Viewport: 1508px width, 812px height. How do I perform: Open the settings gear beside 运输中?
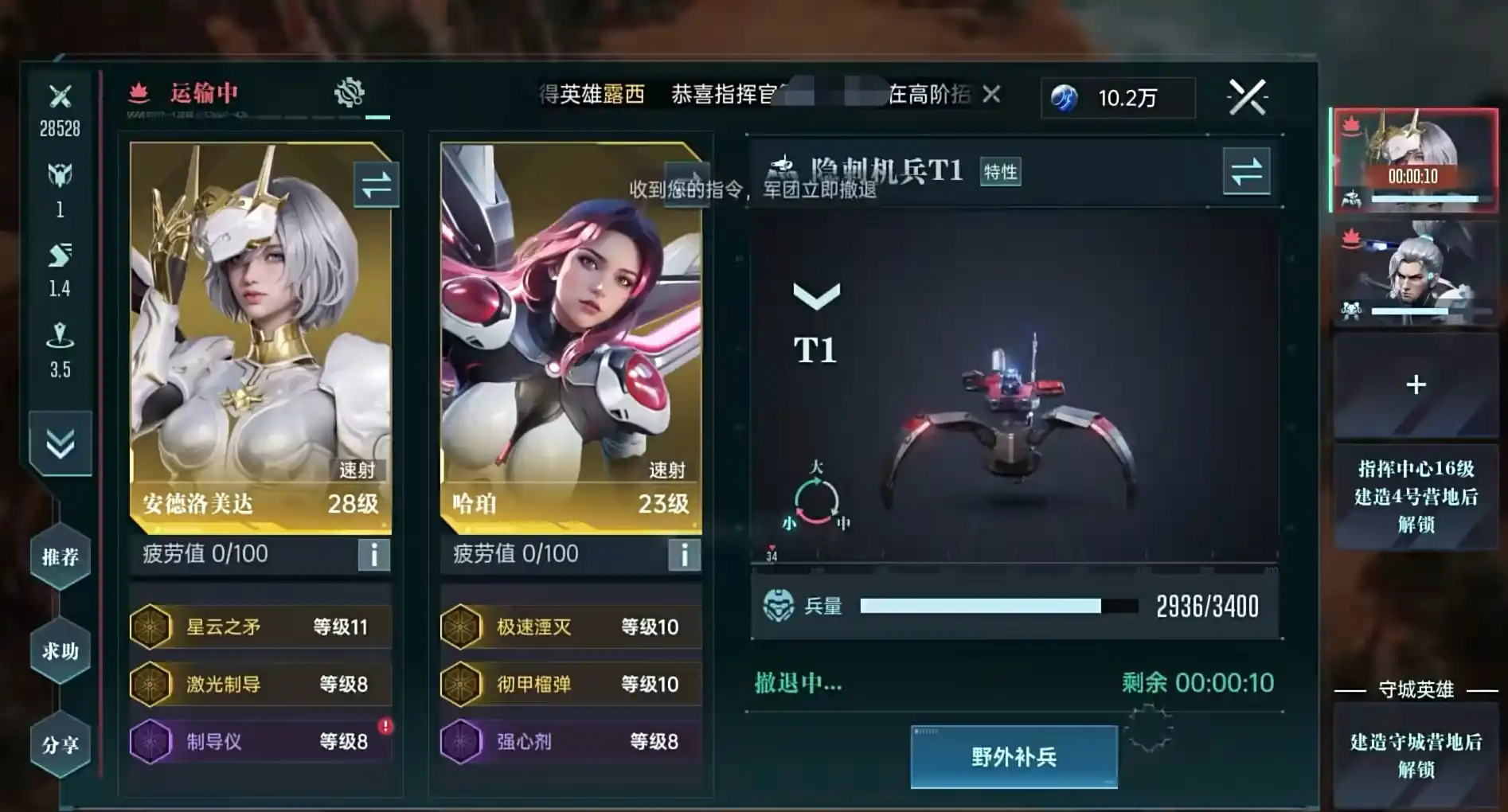[x=350, y=92]
